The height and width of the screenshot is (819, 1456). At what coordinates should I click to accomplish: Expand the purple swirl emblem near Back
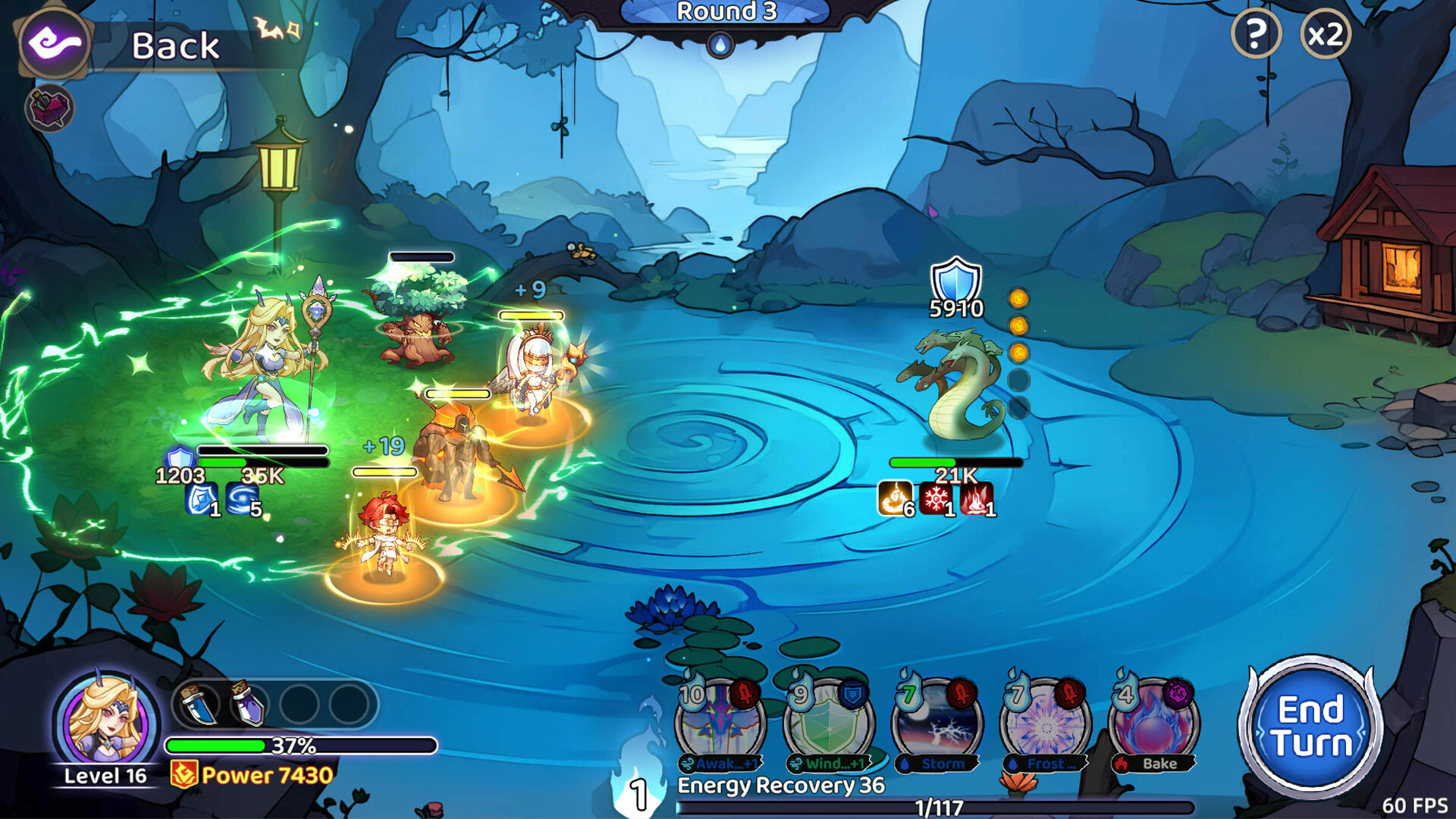(x=55, y=44)
